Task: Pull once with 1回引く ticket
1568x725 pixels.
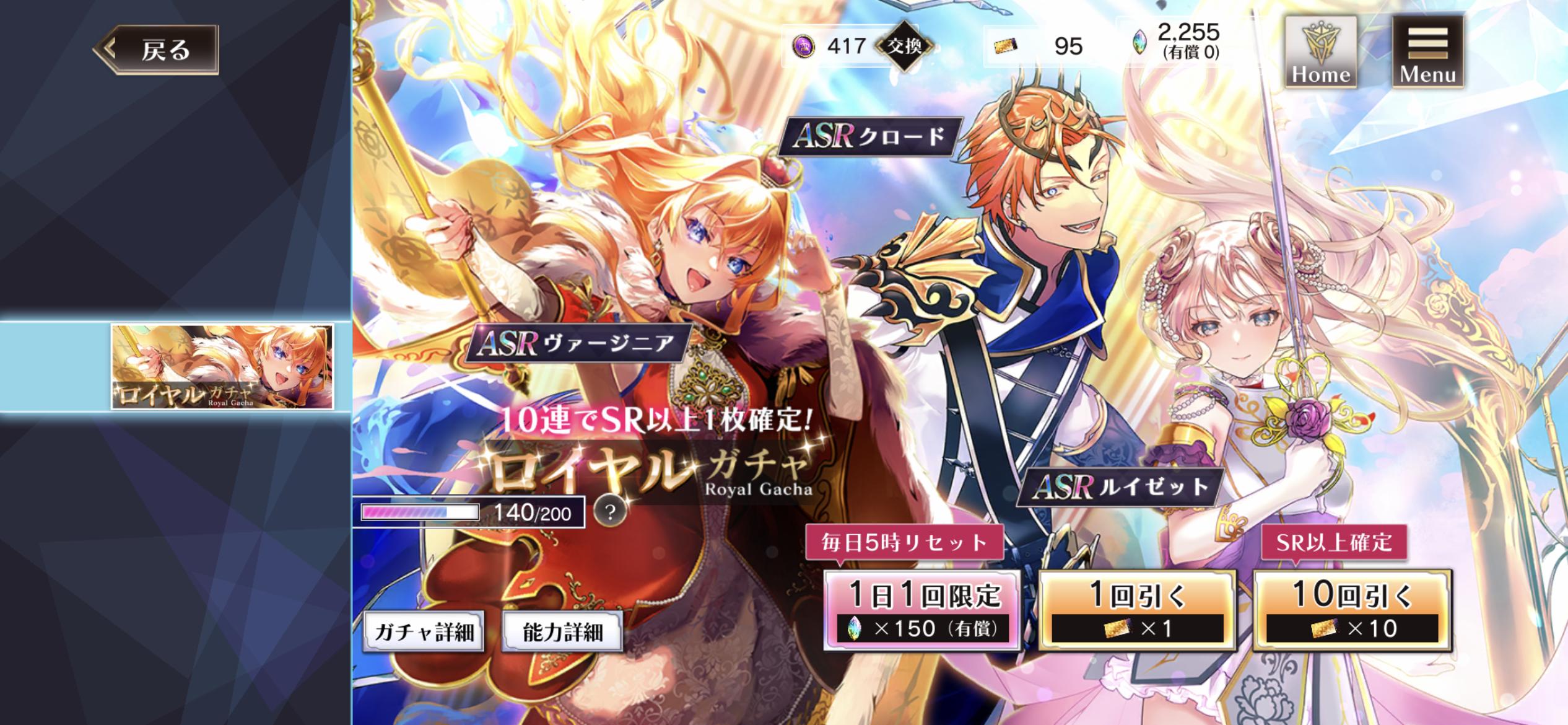Action: (1137, 610)
